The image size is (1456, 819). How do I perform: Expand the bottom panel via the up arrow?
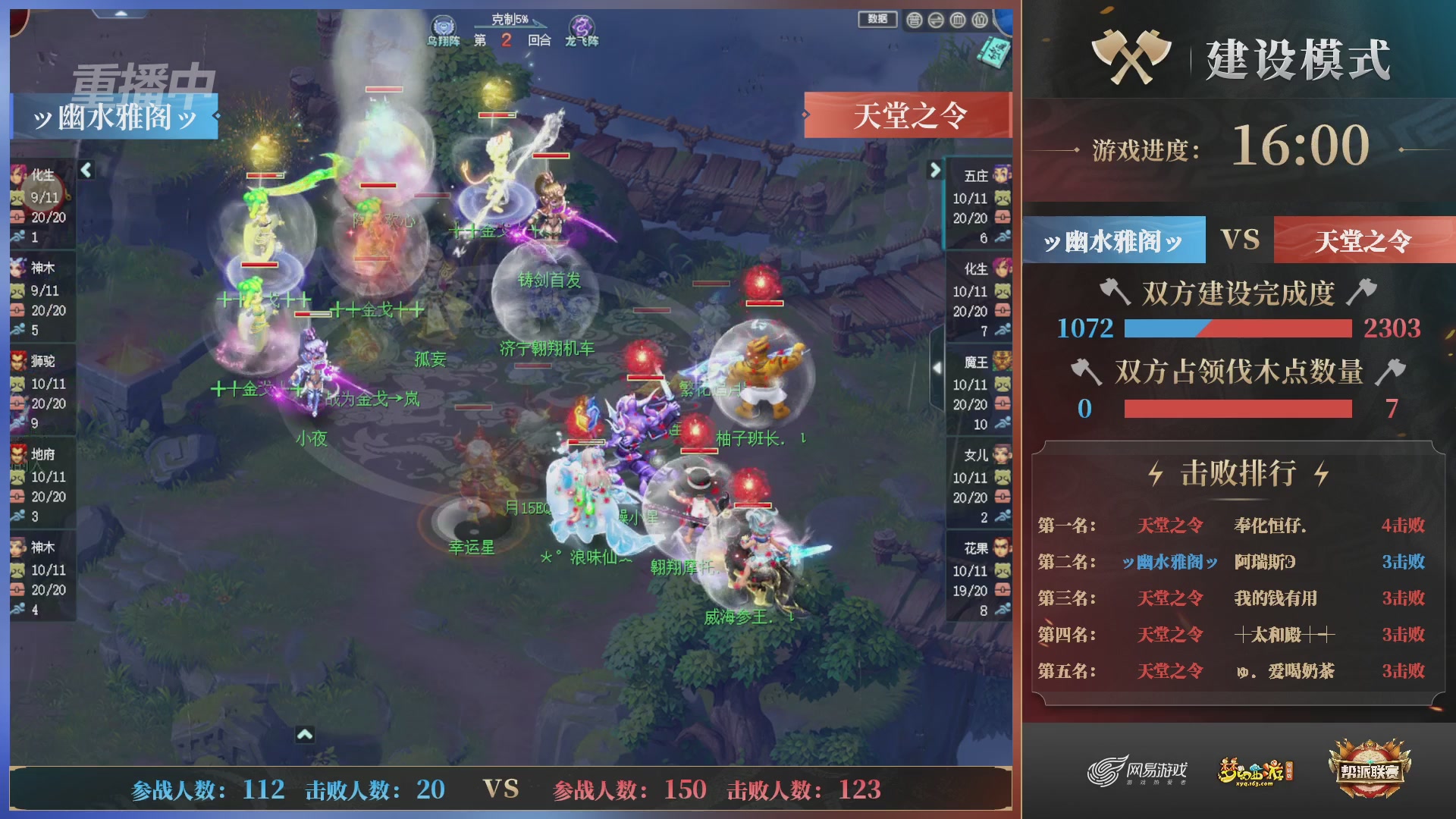pyautogui.click(x=304, y=734)
